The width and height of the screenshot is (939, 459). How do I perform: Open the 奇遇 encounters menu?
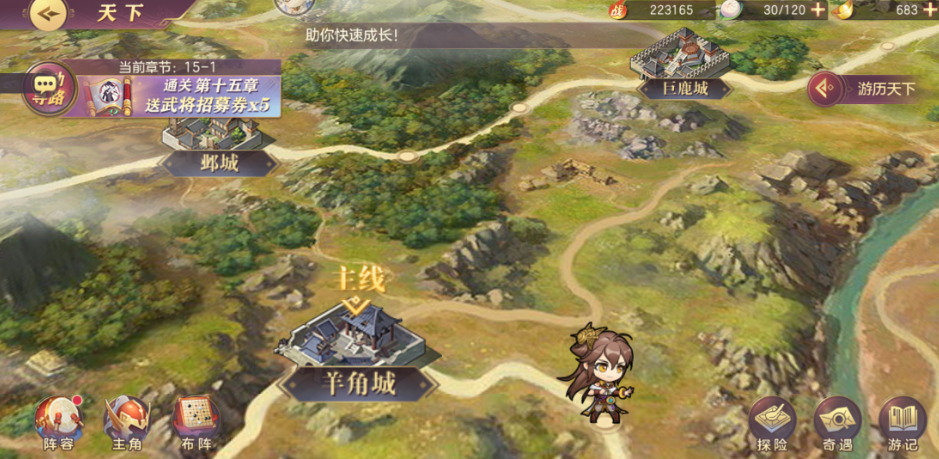[837, 422]
